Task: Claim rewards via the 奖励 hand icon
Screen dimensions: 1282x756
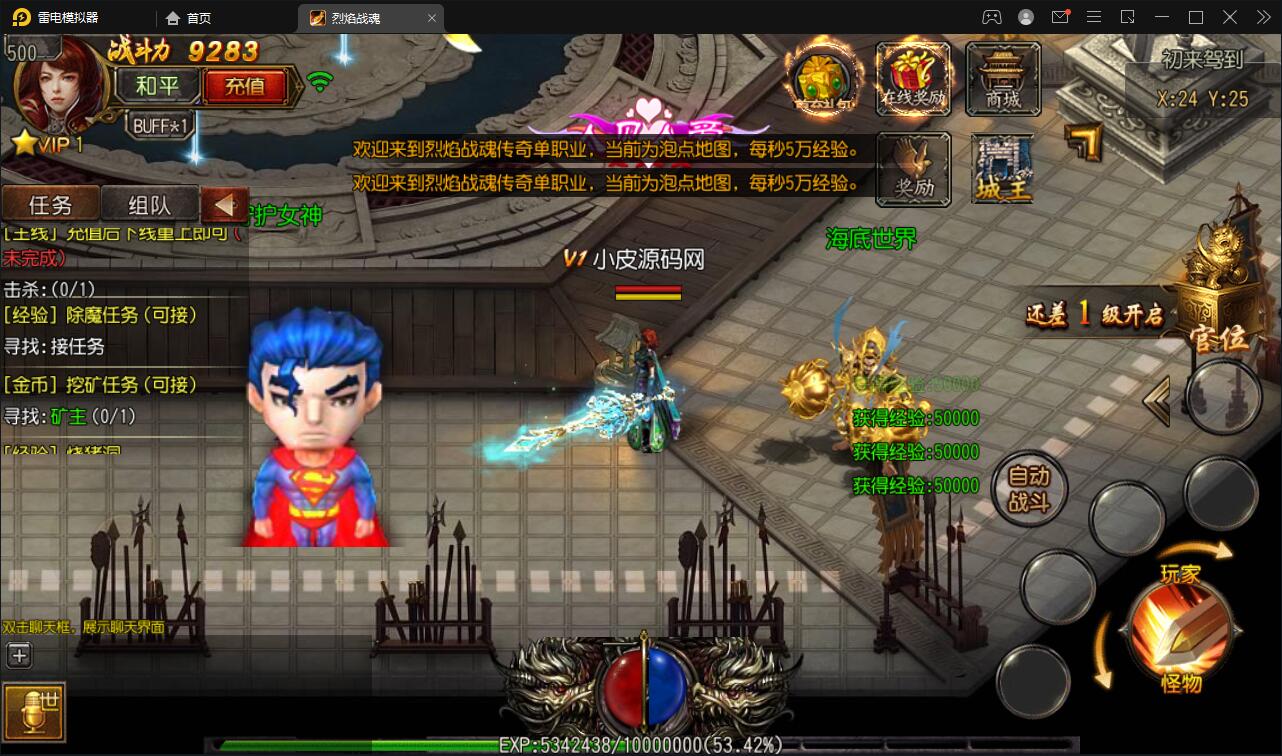Action: [913, 168]
